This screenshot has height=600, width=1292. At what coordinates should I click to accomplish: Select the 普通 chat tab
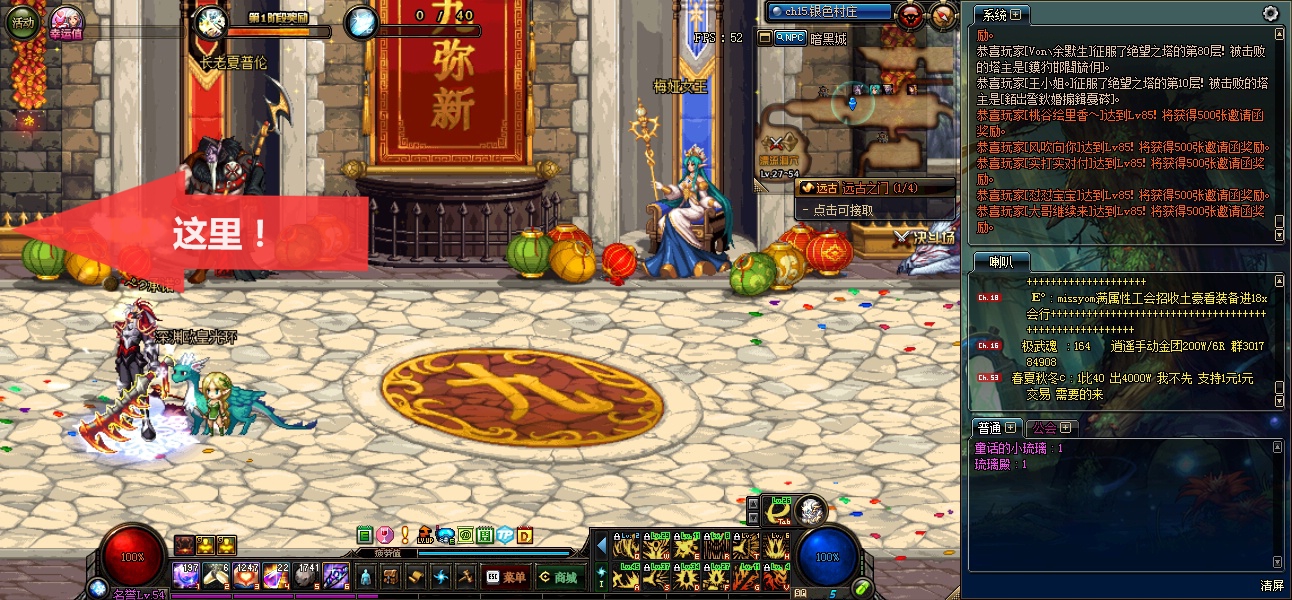(990, 428)
